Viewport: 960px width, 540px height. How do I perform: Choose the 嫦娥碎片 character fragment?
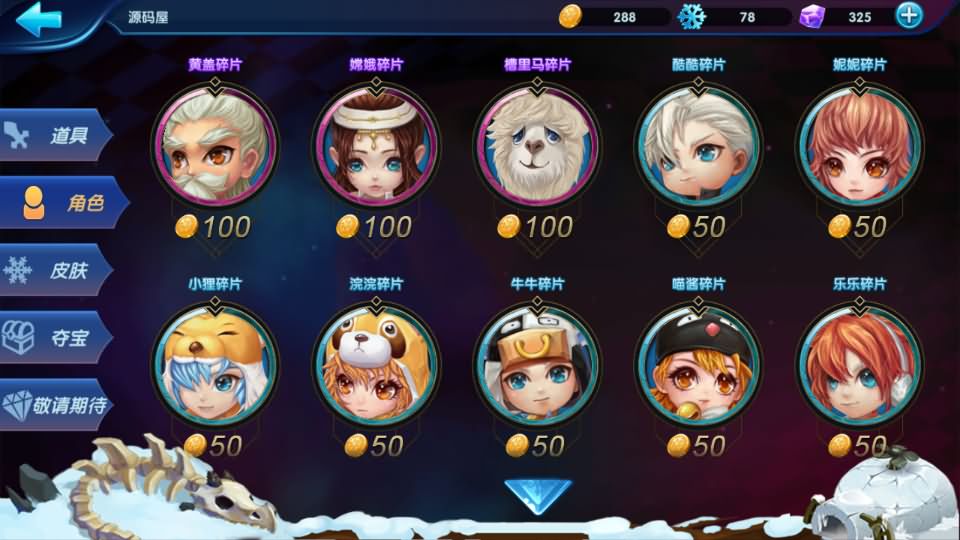click(x=376, y=146)
